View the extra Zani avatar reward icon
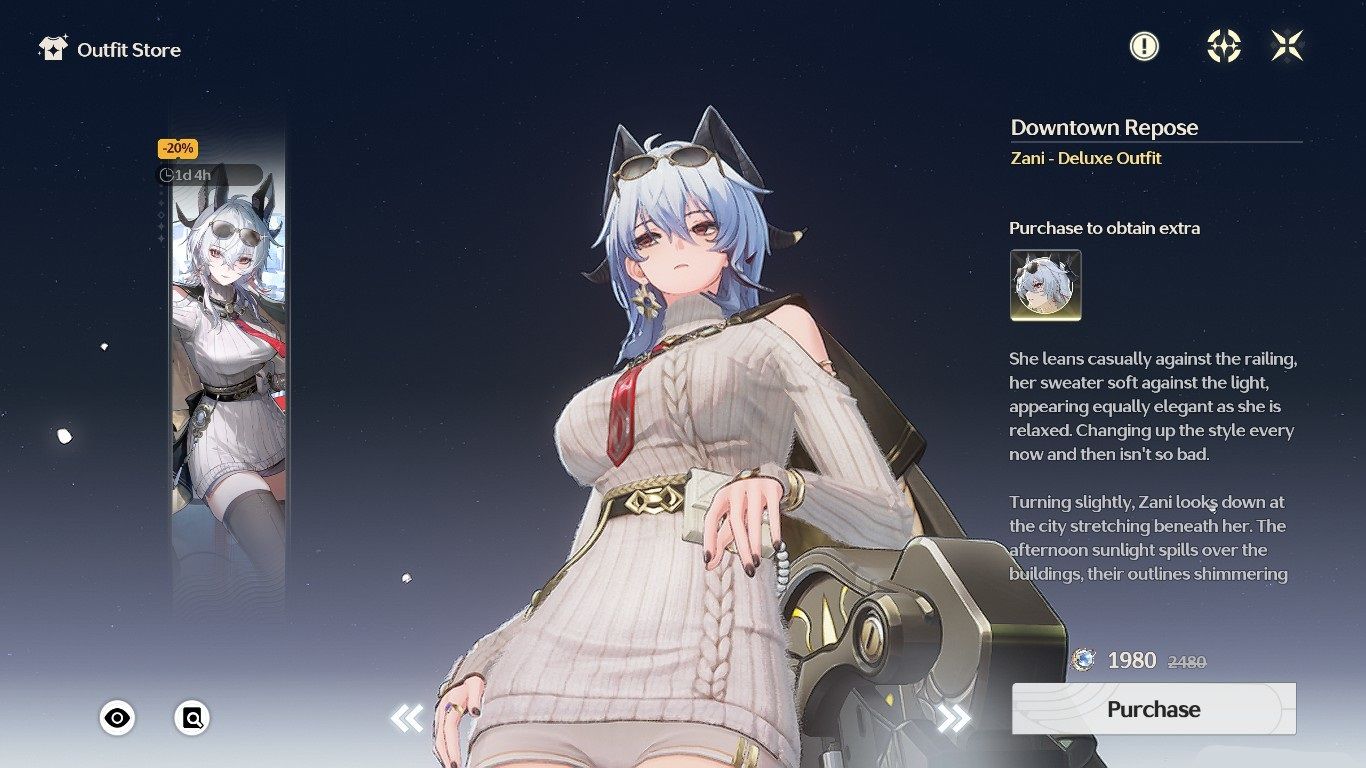Viewport: 1366px width, 768px height. tap(1045, 285)
